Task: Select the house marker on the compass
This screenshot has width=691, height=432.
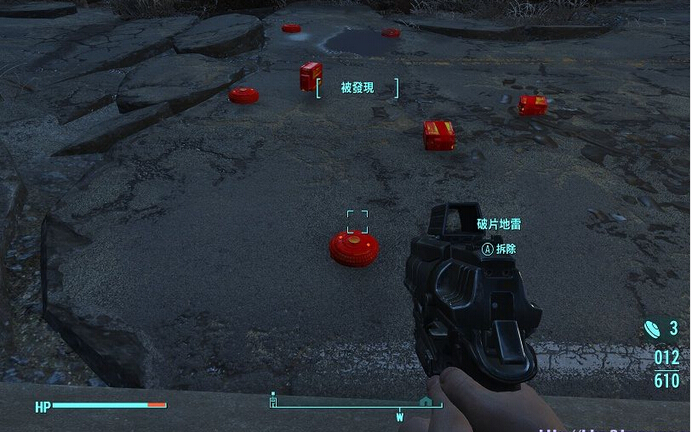Action: pos(425,401)
